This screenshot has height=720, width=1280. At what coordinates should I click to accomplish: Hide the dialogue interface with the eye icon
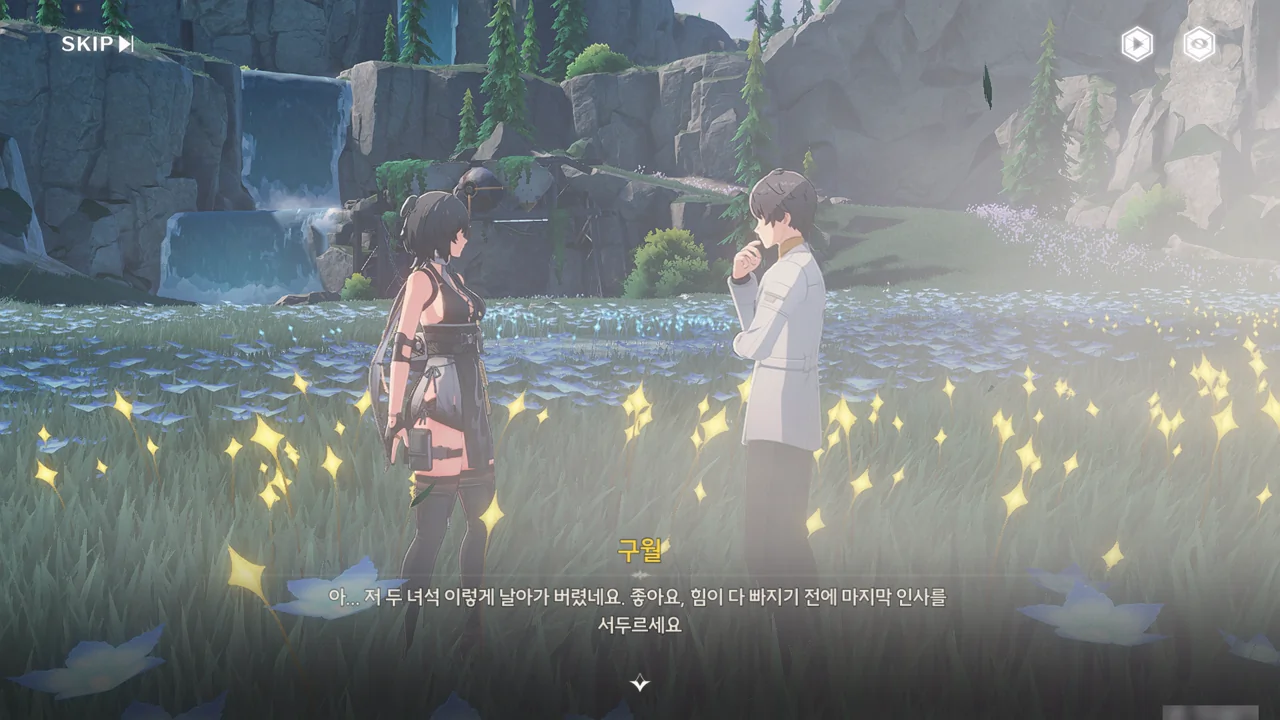(x=1199, y=44)
